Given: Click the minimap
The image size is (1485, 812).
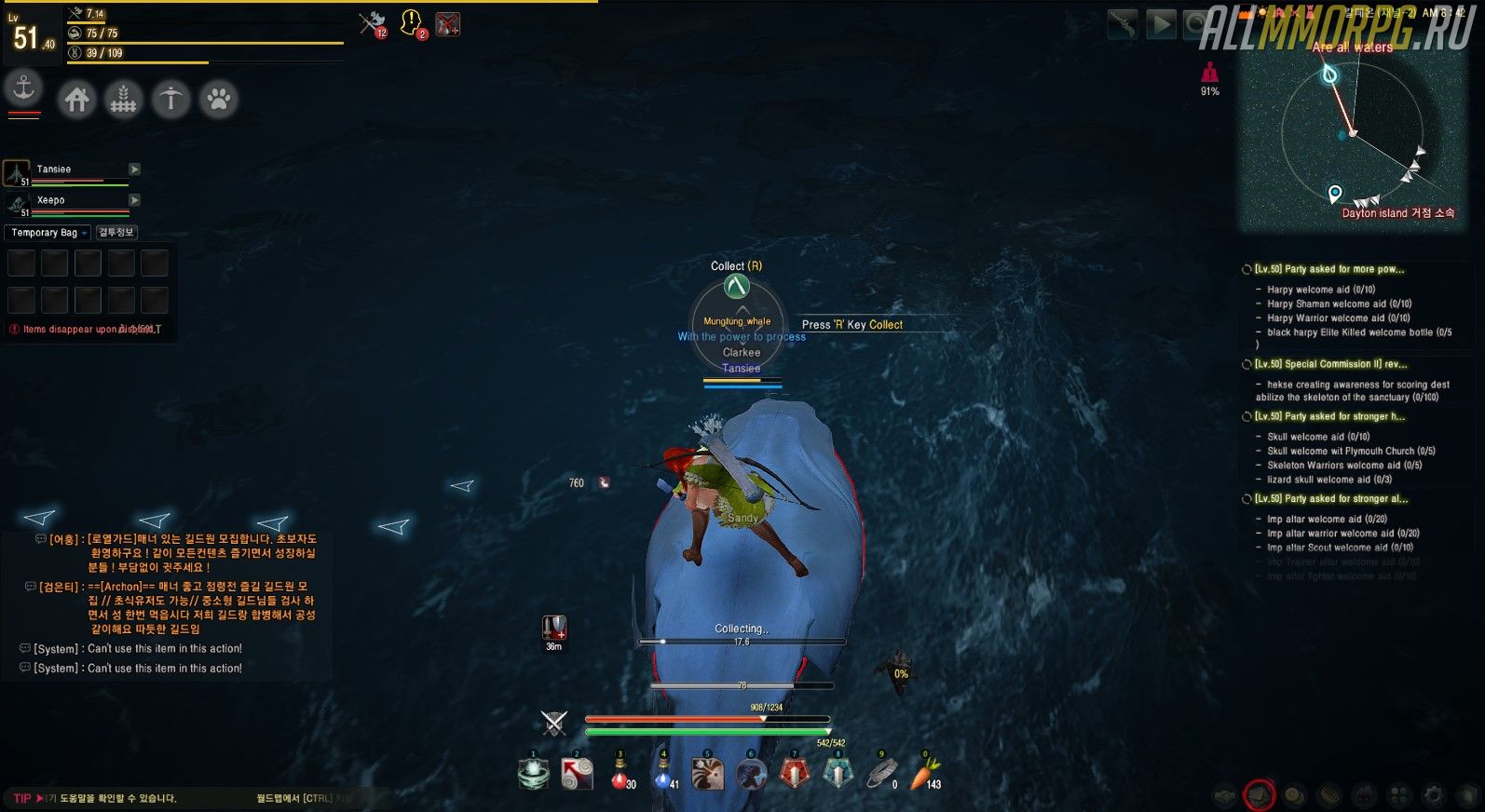Looking at the screenshot, I should click(x=1353, y=135).
